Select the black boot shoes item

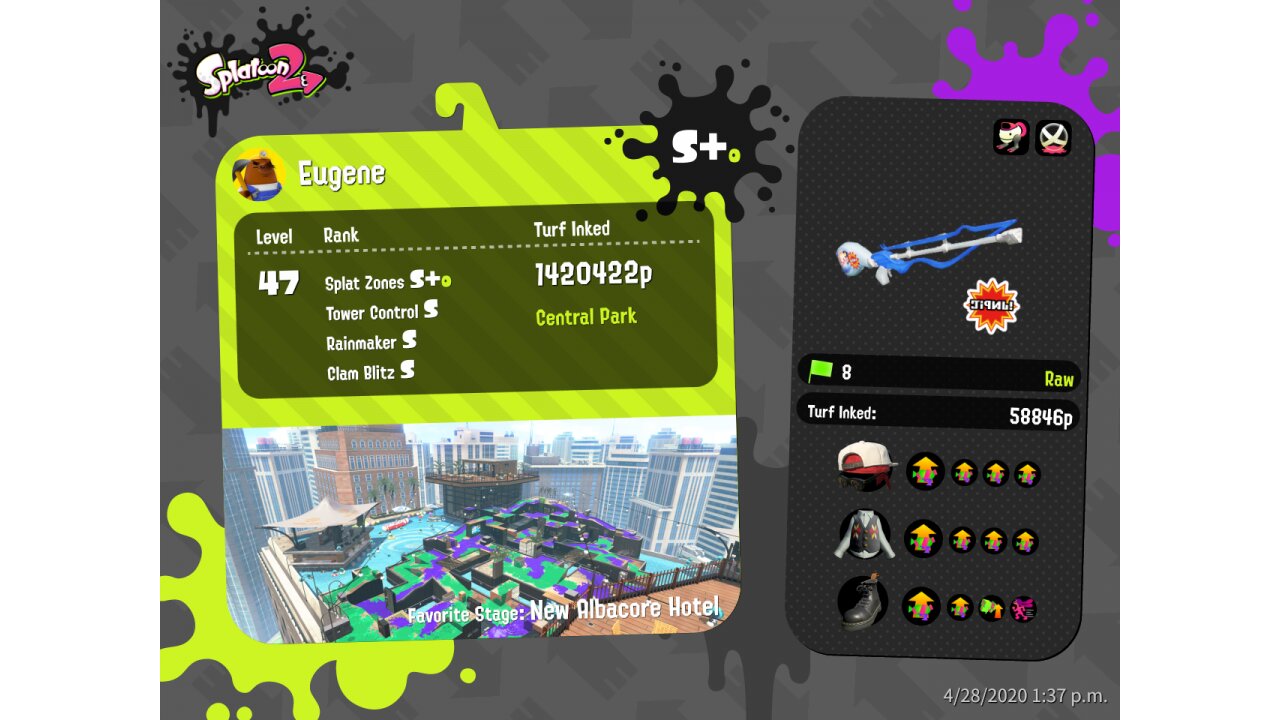[863, 603]
